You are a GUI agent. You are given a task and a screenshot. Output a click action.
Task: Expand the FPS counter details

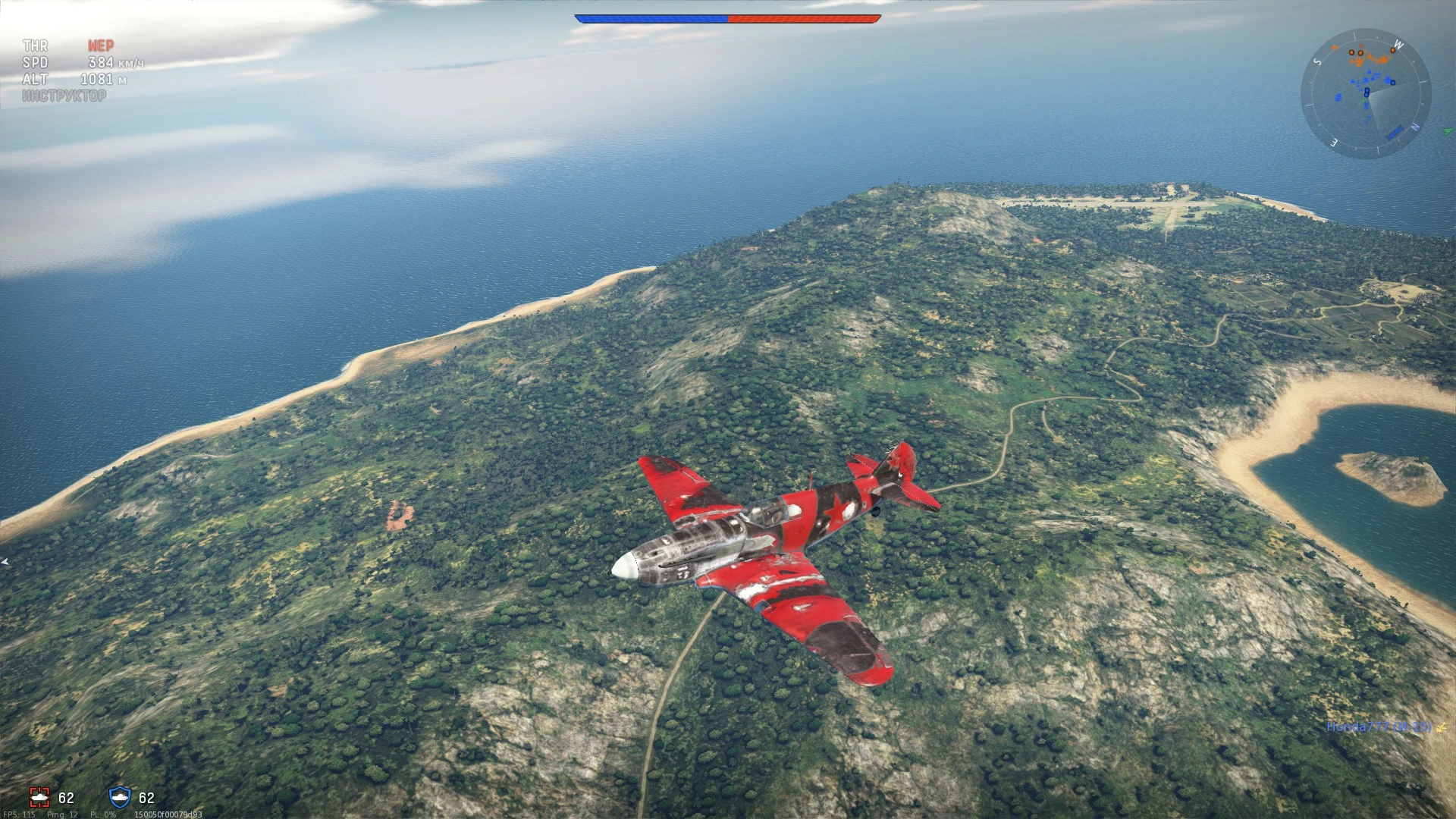20,814
